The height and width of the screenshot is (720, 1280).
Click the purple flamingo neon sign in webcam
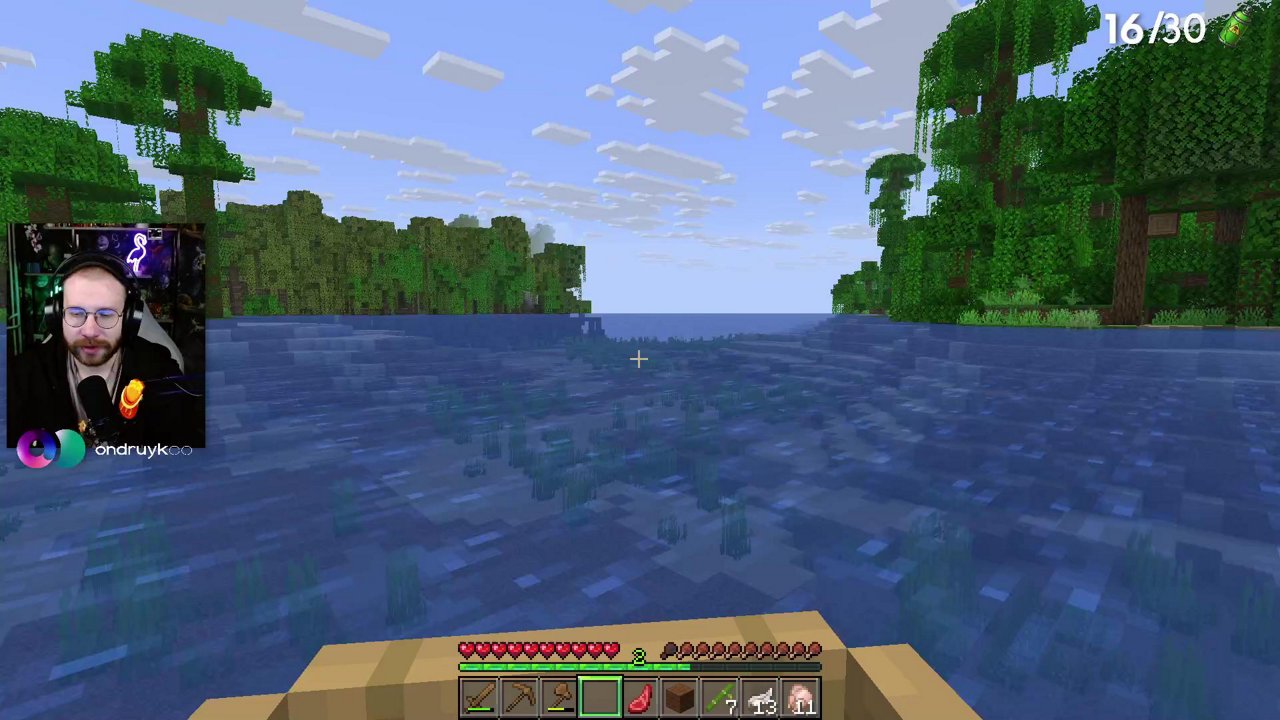(x=140, y=252)
